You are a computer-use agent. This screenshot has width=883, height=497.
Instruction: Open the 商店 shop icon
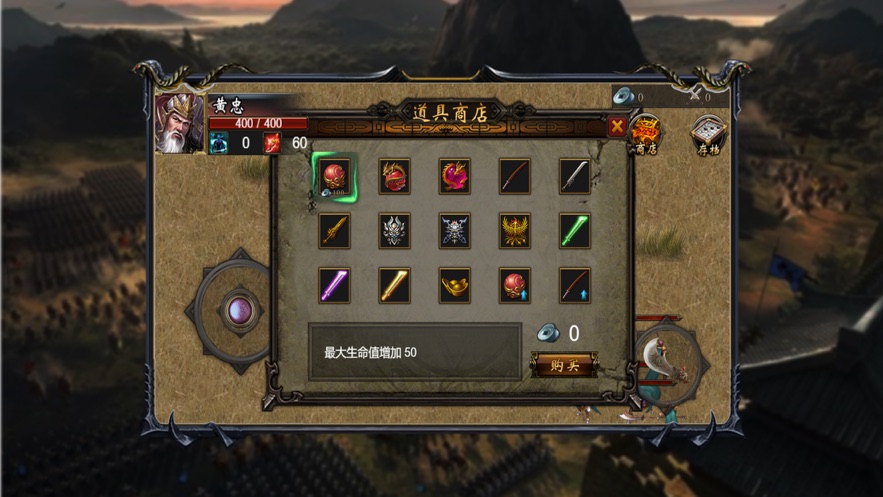click(x=646, y=135)
